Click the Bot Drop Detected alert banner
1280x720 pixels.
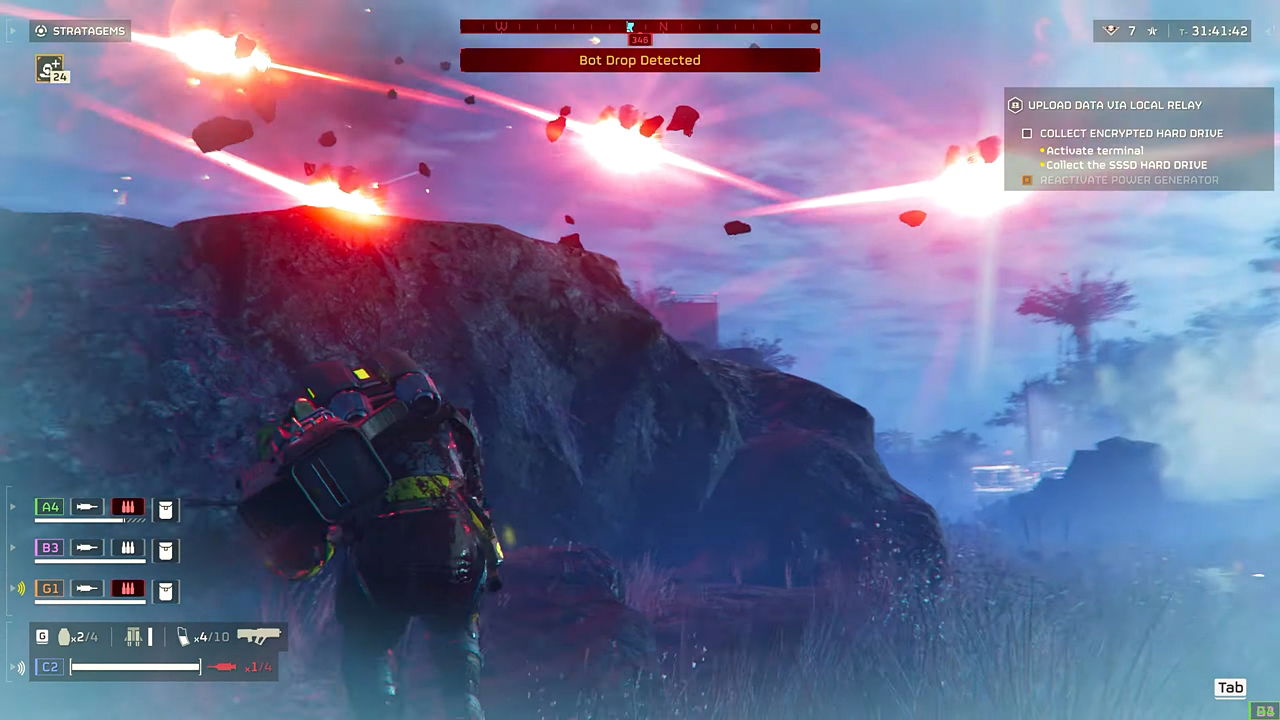pyautogui.click(x=639, y=60)
